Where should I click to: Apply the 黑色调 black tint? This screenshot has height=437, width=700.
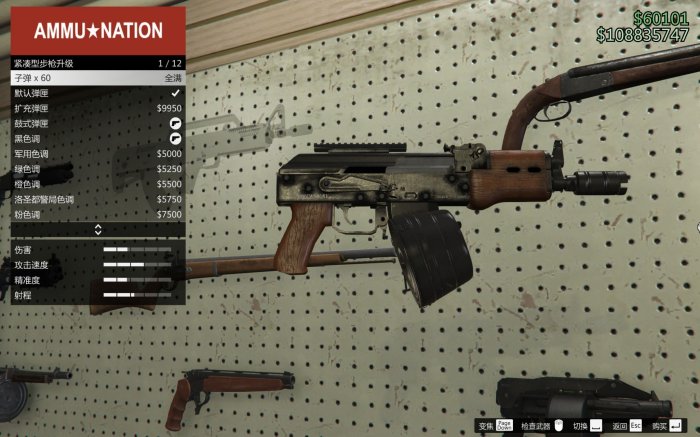(x=97, y=138)
